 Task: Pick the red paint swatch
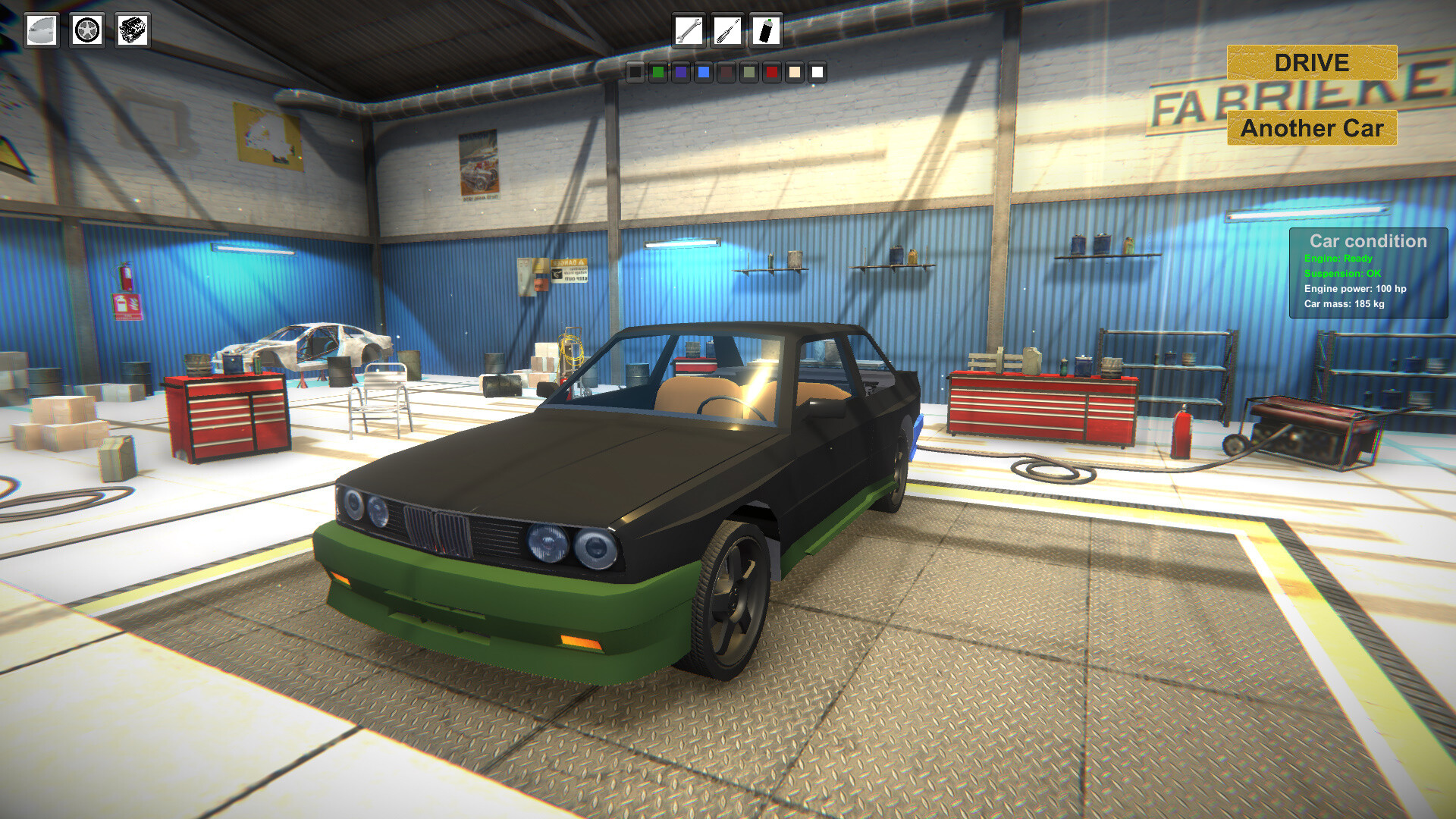771,74
